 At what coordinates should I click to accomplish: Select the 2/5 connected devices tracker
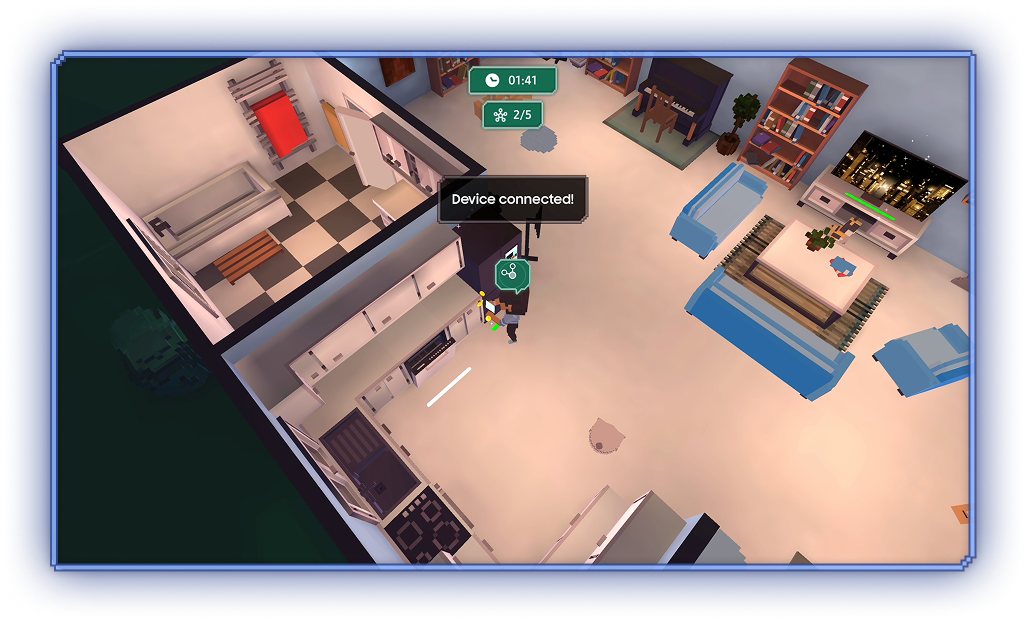[512, 115]
